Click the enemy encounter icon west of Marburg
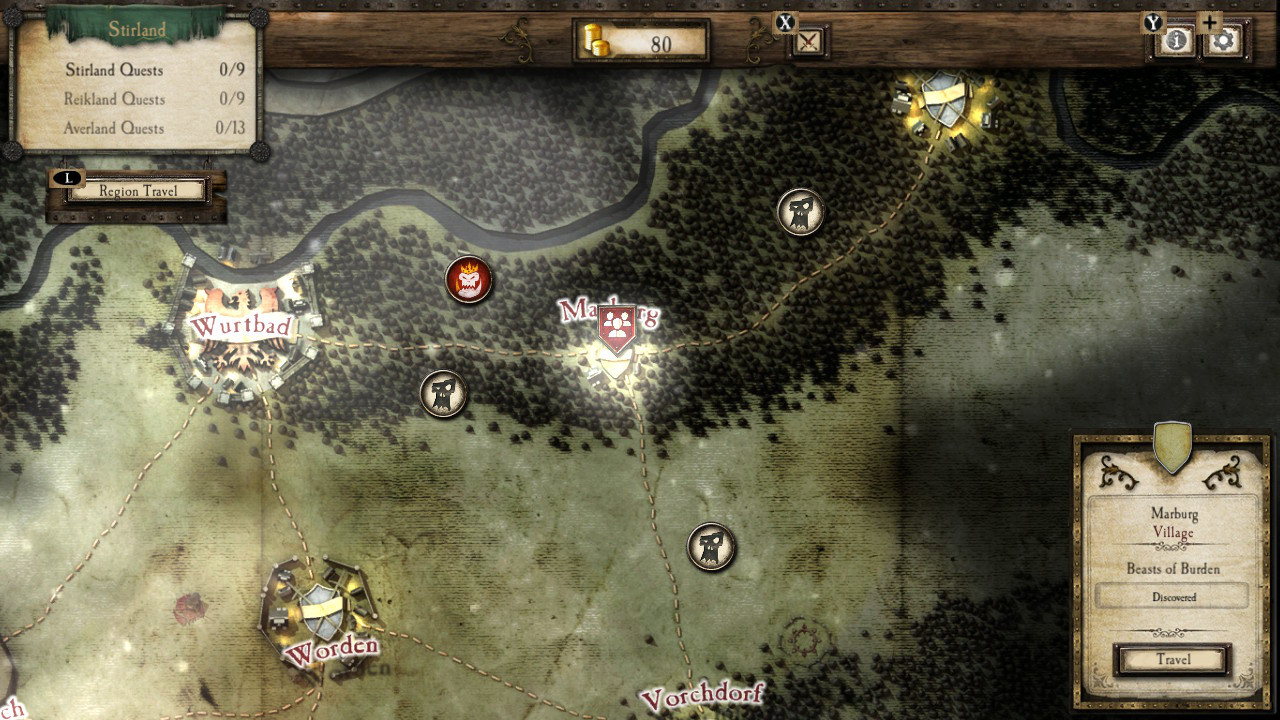Viewport: 1280px width, 720px height. point(443,393)
